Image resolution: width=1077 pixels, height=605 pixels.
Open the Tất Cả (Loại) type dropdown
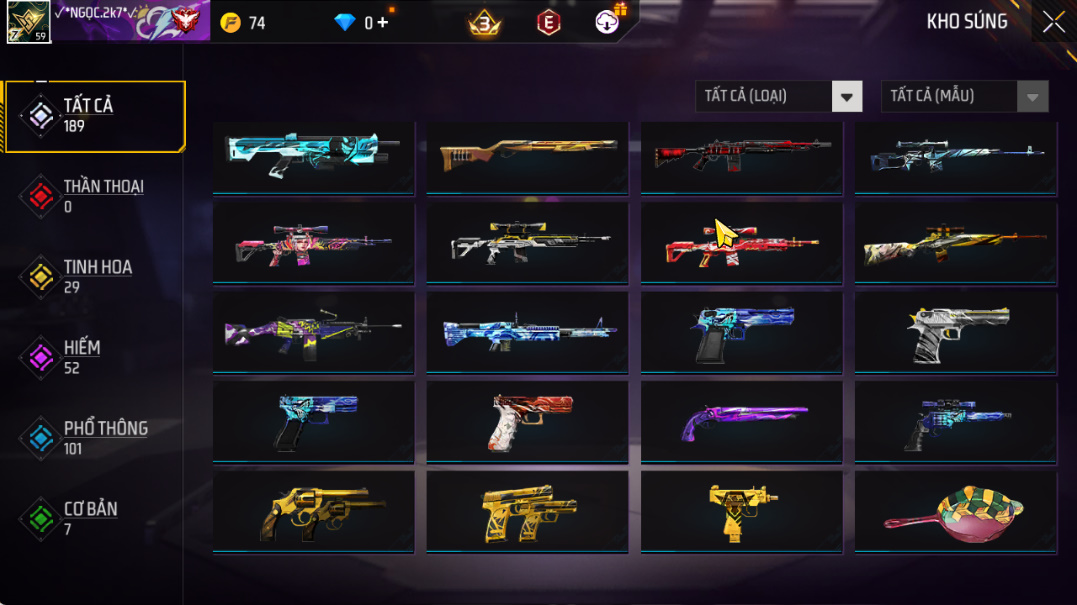[778, 96]
